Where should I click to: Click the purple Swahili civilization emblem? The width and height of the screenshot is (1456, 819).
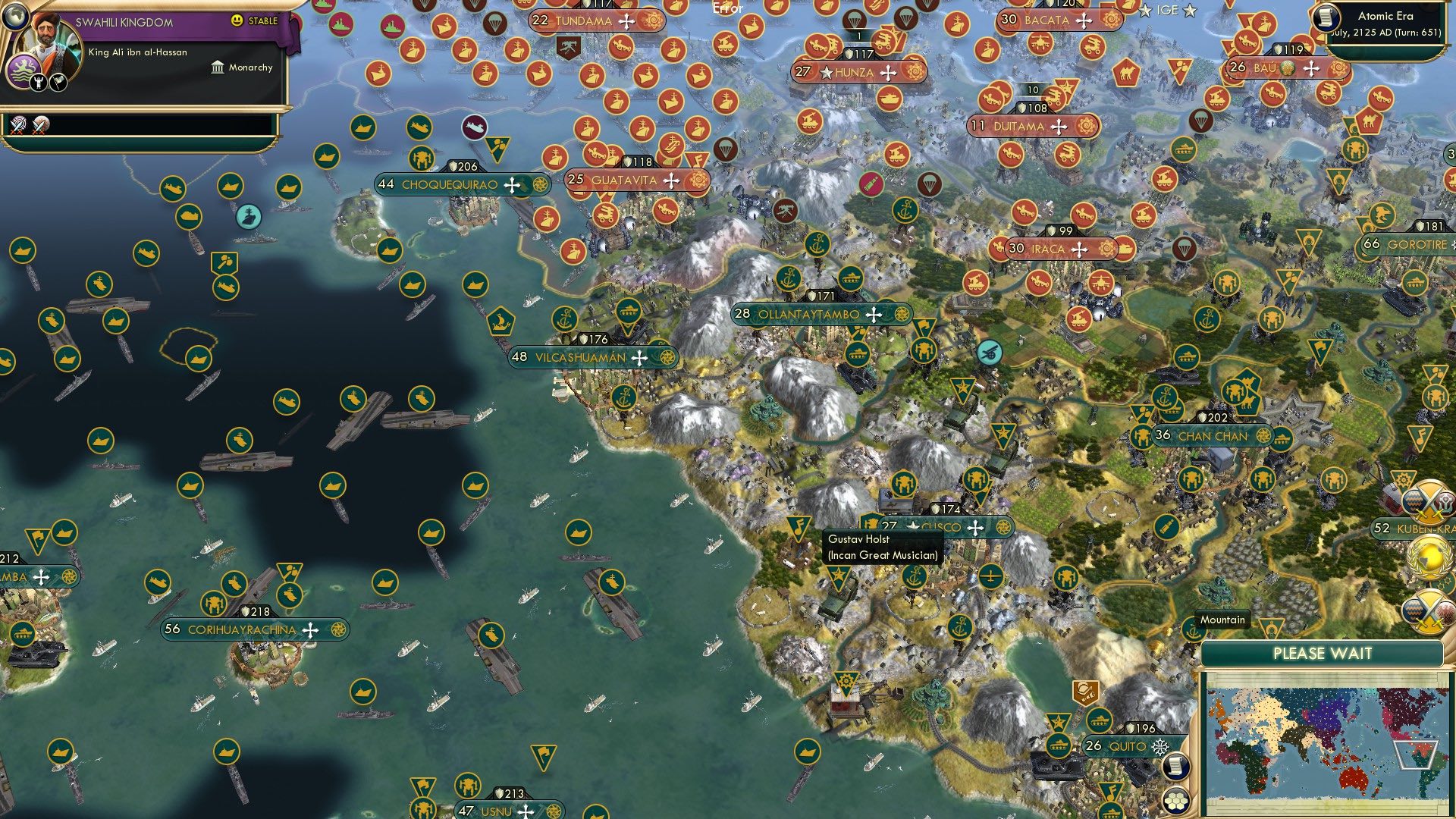[24, 69]
